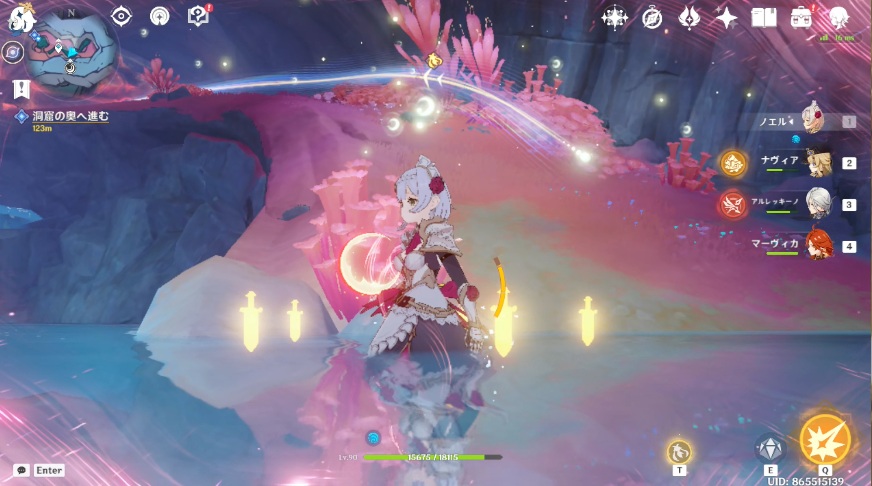Open the four-pointed compass star icon
872x486 pixels.
pos(613,17)
